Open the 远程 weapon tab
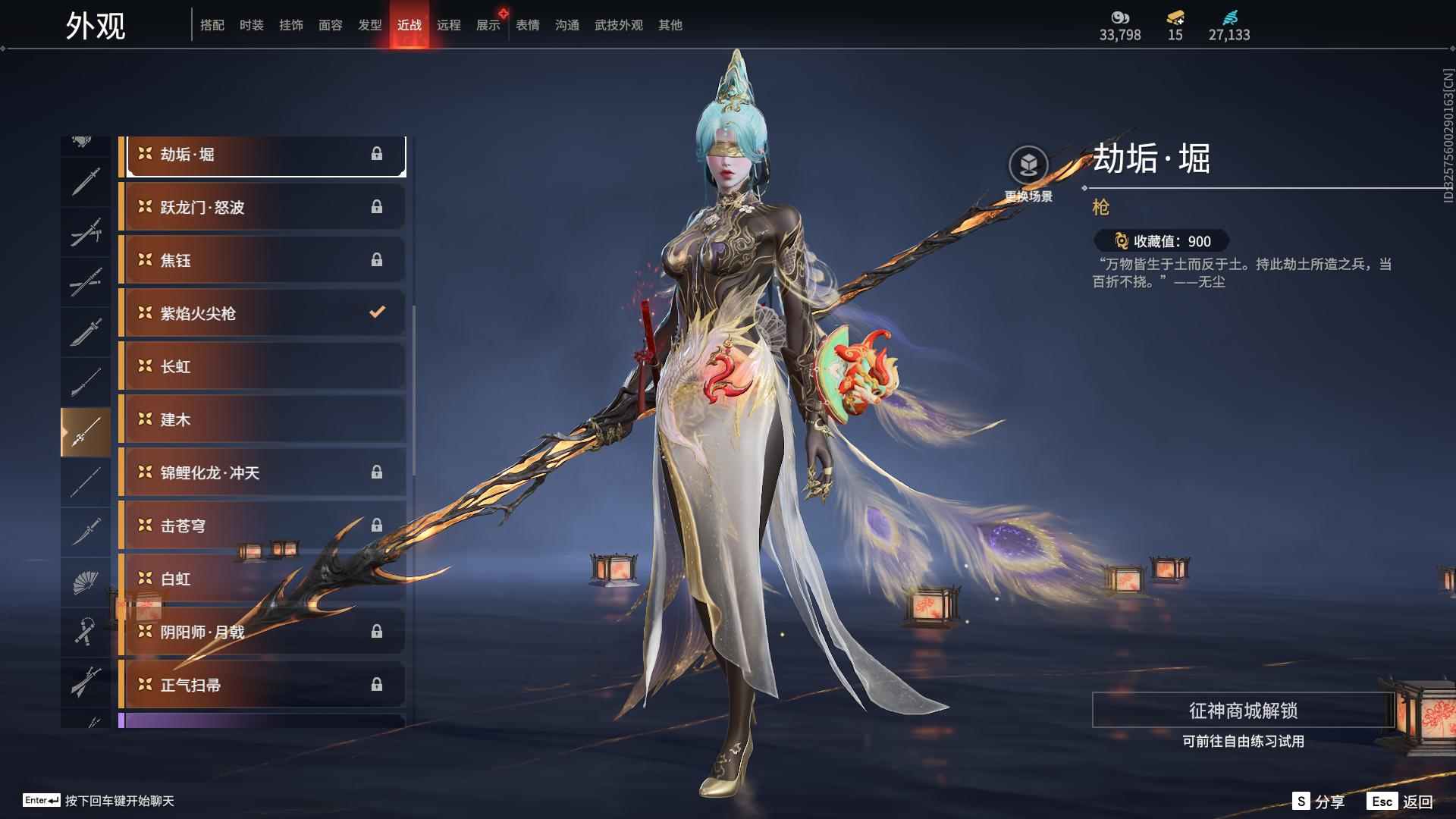This screenshot has width=1456, height=819. coord(448,25)
